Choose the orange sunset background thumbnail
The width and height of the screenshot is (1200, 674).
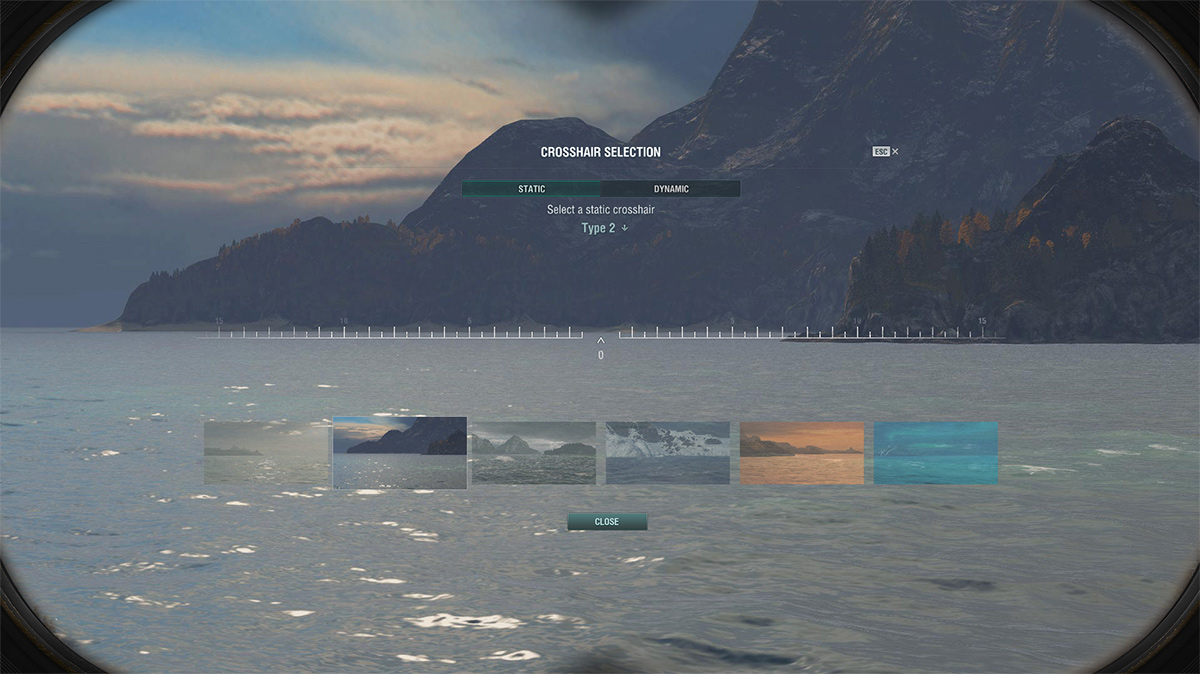802,453
